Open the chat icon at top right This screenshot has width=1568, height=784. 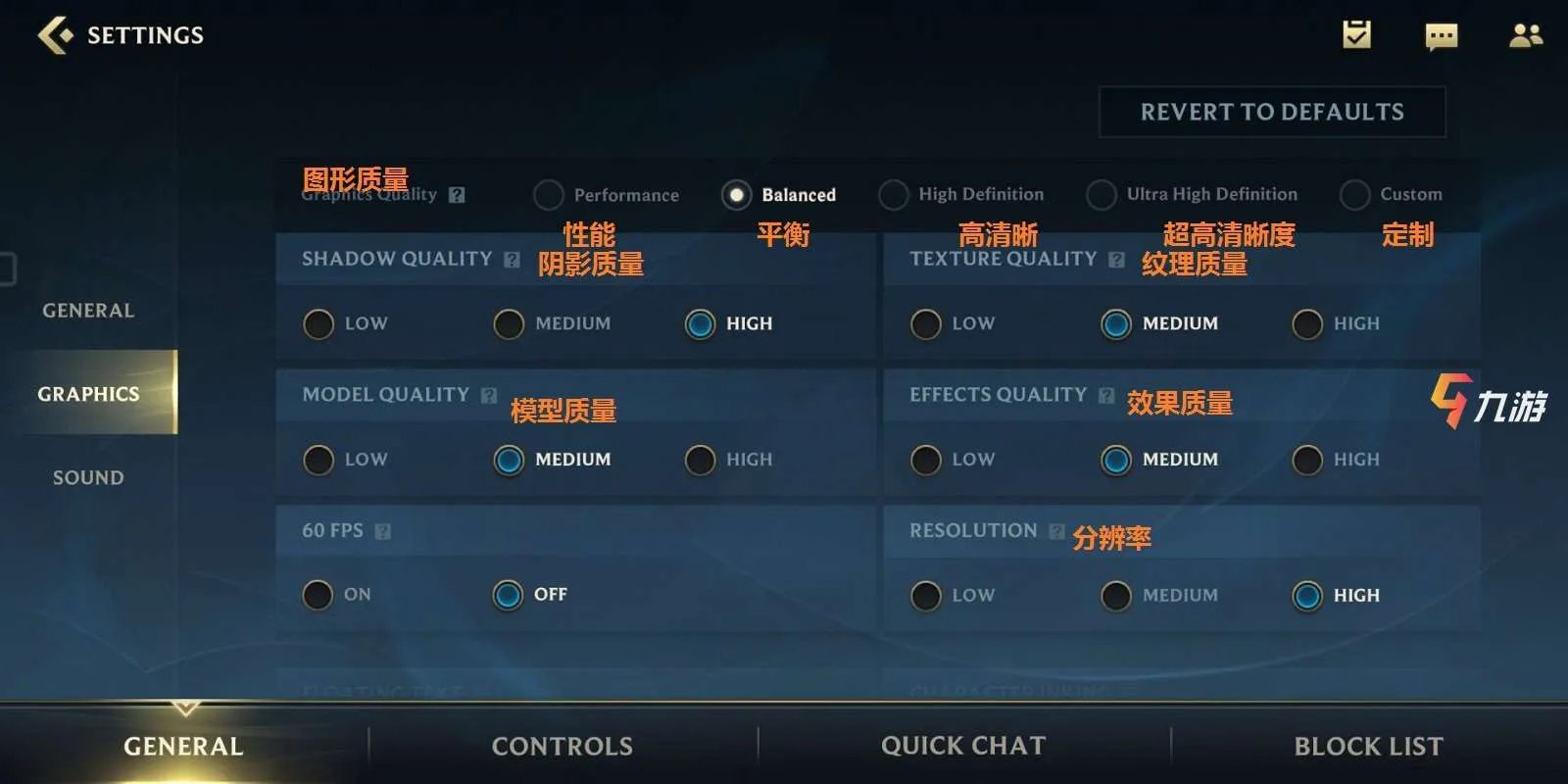tap(1441, 36)
